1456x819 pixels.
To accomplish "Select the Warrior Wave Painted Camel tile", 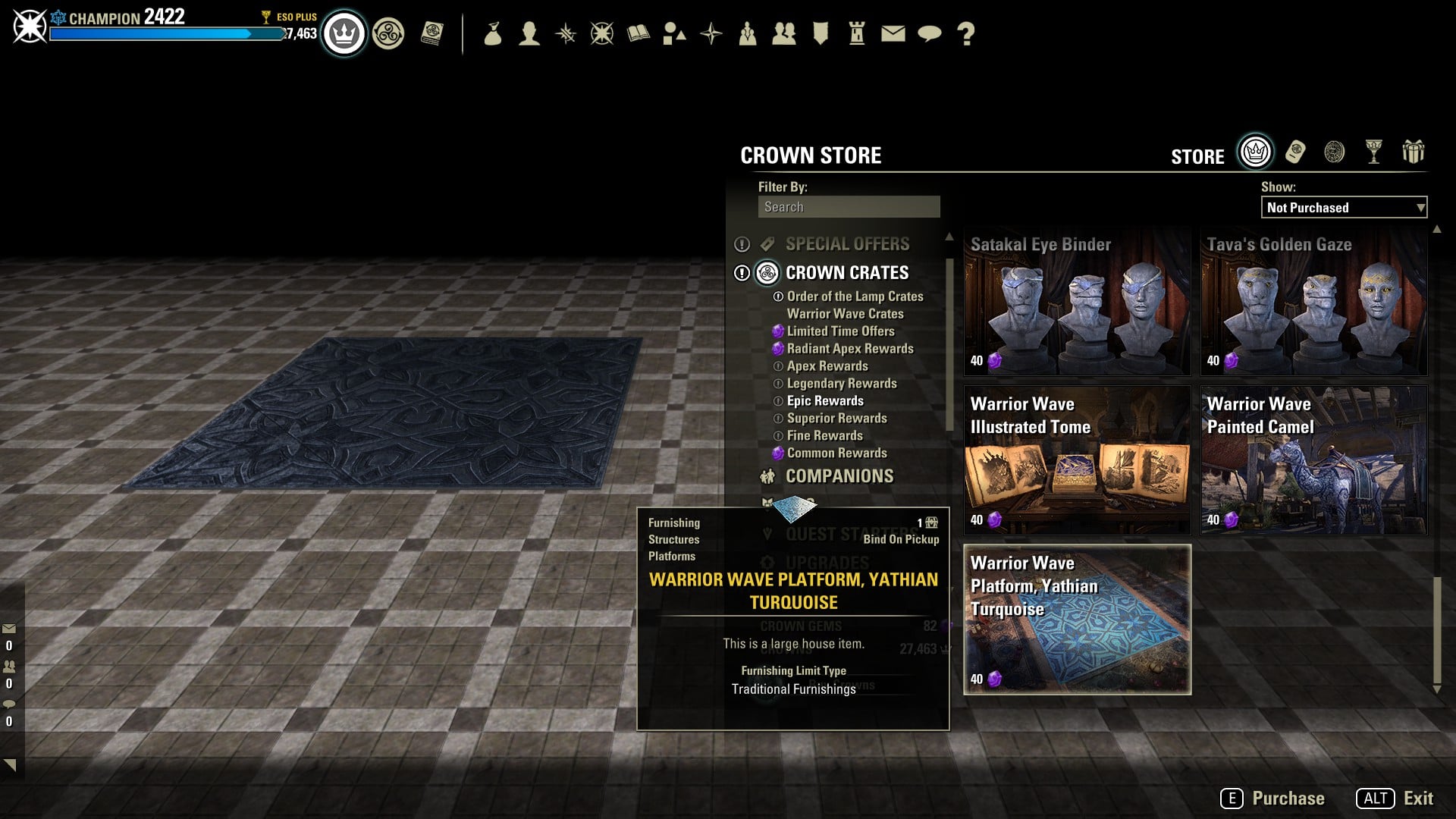I will click(x=1313, y=461).
